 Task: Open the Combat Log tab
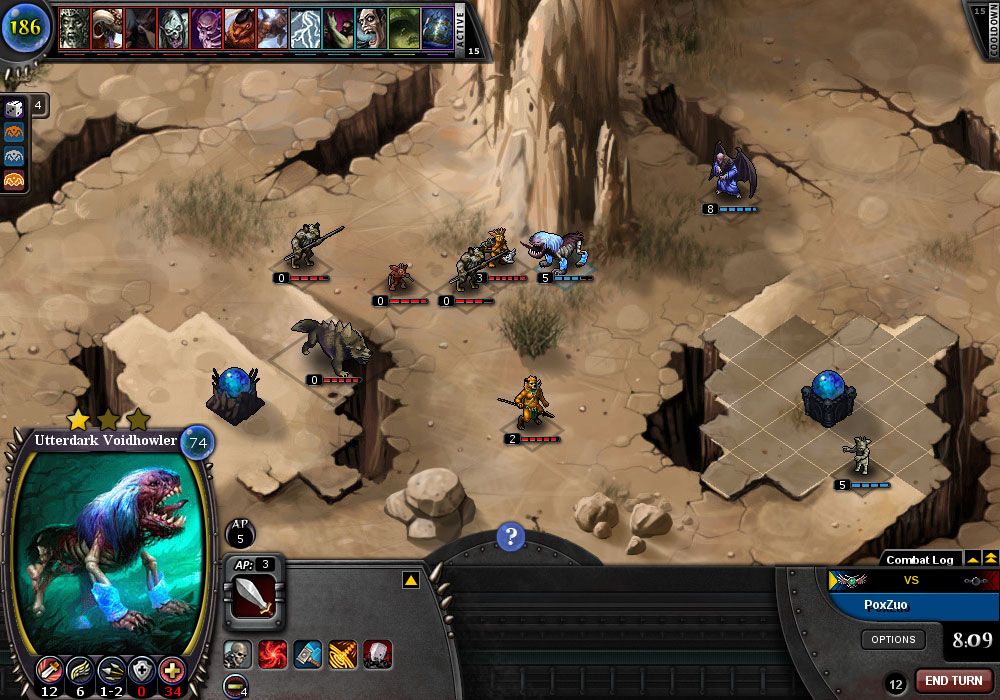click(x=919, y=560)
